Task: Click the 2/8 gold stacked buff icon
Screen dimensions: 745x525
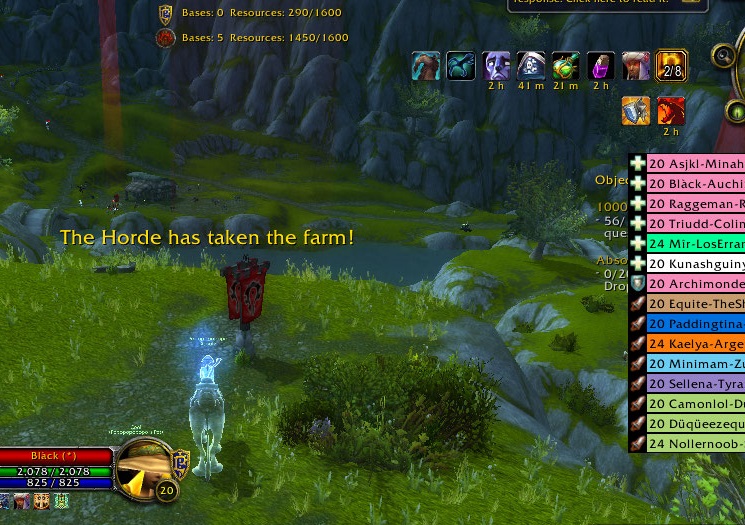Action: point(671,67)
